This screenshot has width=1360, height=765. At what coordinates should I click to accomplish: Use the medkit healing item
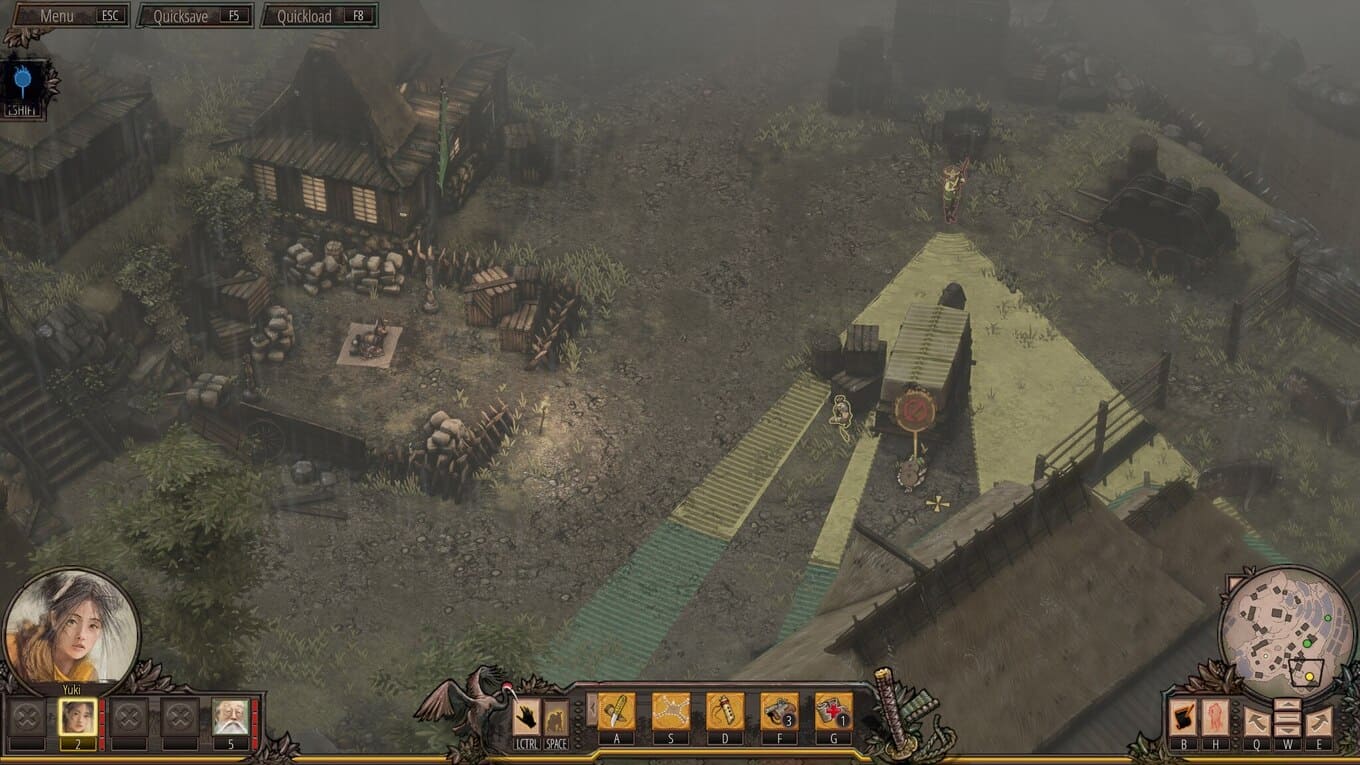point(833,712)
